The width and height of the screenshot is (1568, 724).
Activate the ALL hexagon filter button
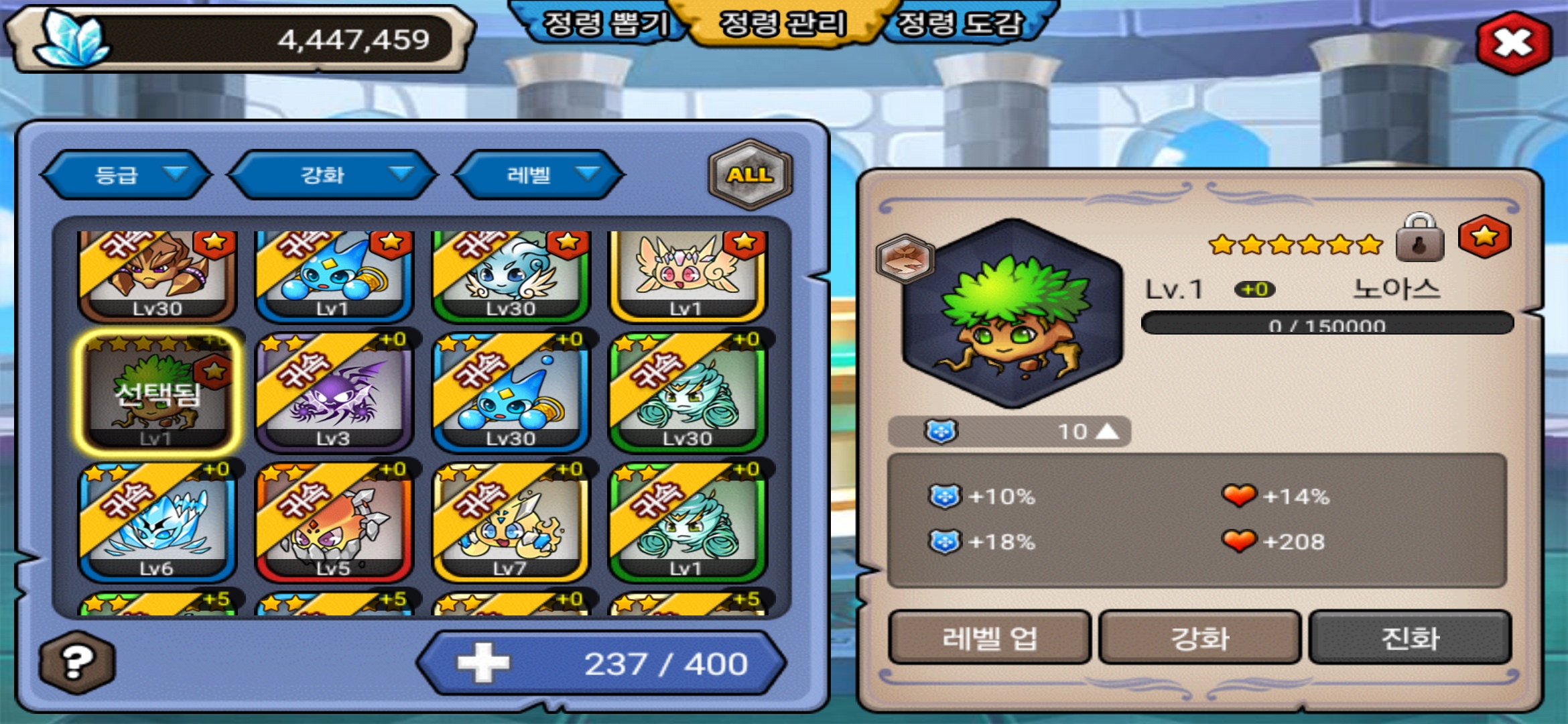(x=750, y=175)
